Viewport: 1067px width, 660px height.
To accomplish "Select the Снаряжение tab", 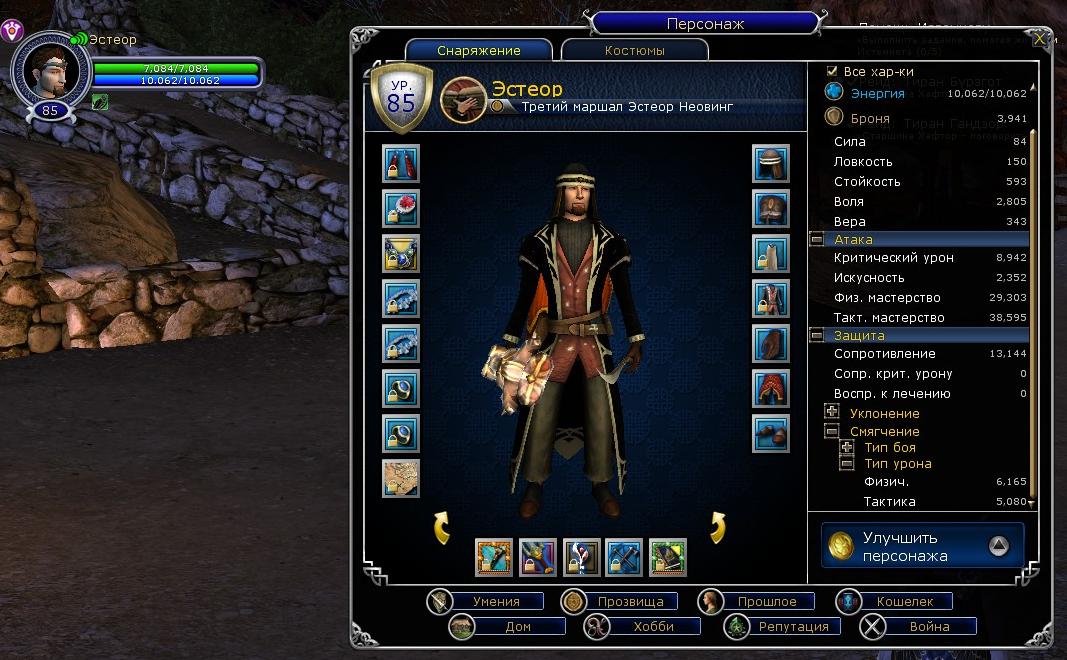I will 478,50.
